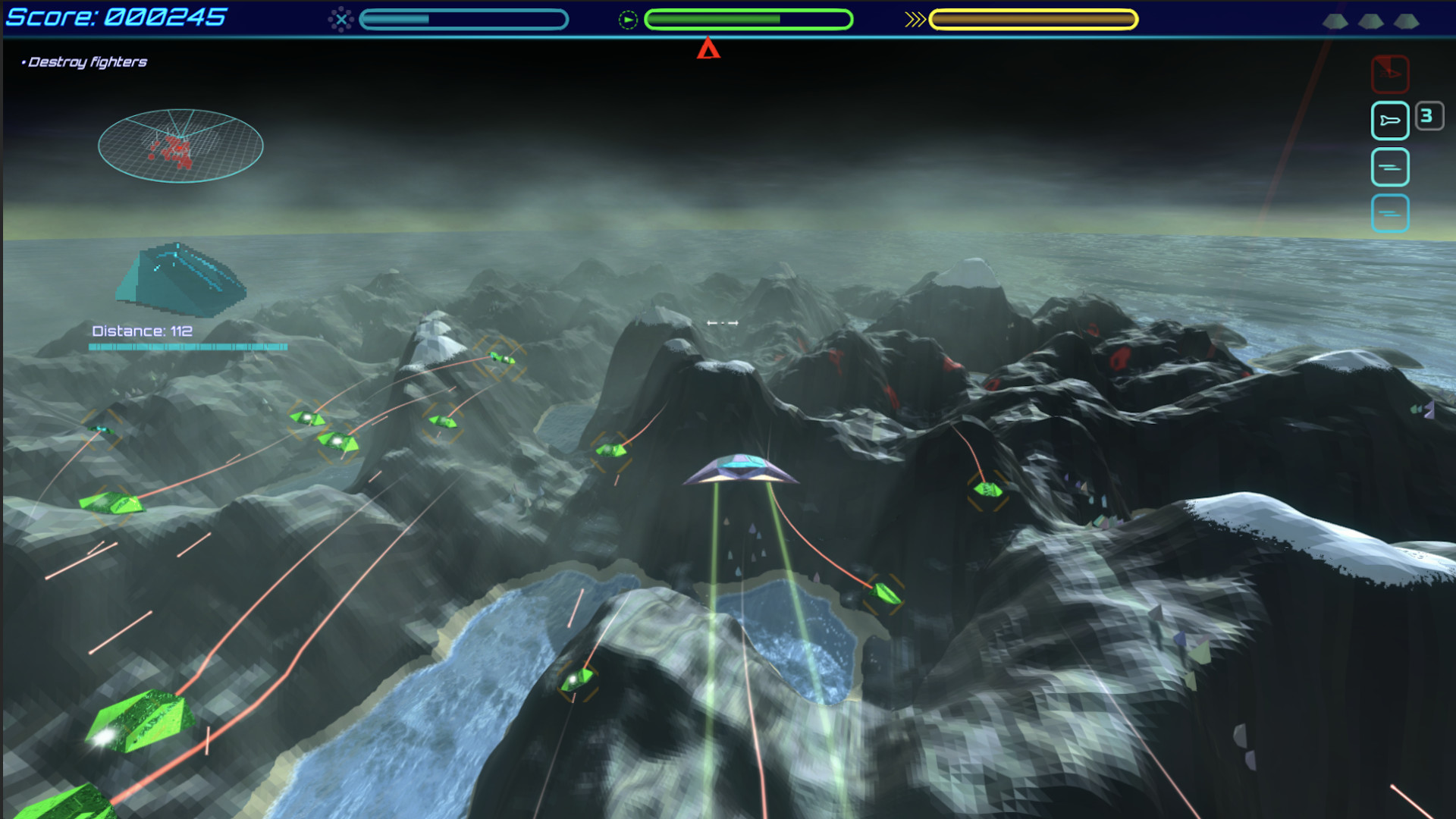
Task: Expand the circular radar display
Action: click(180, 145)
